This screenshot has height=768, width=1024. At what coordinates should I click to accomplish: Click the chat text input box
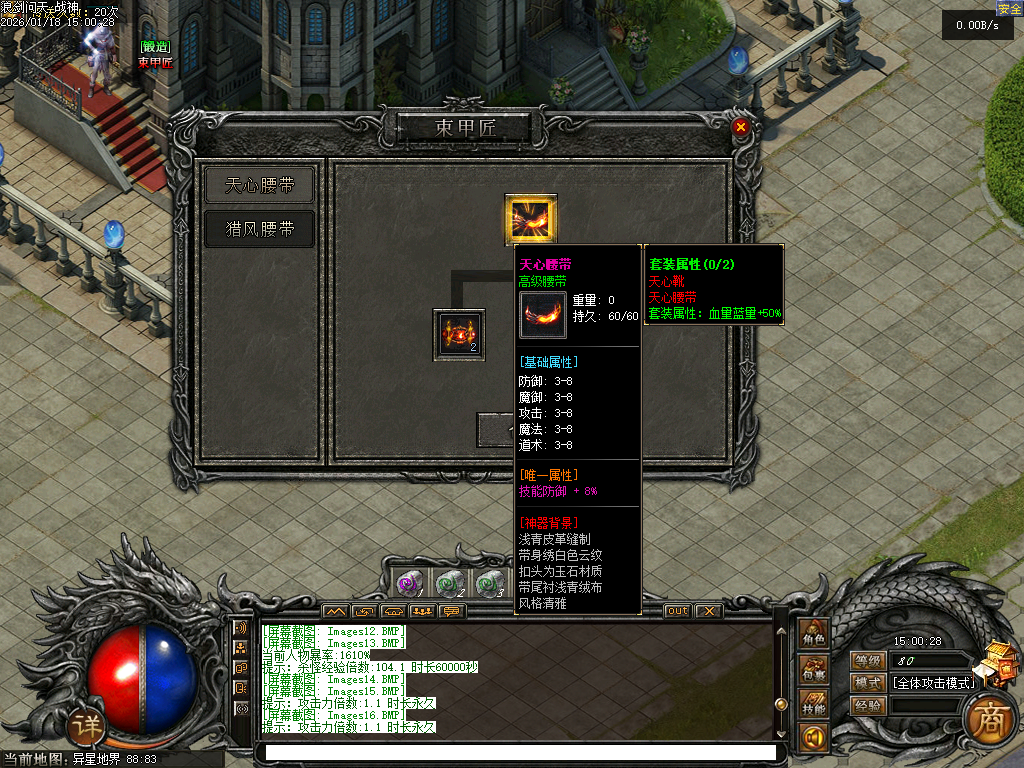click(x=516, y=752)
